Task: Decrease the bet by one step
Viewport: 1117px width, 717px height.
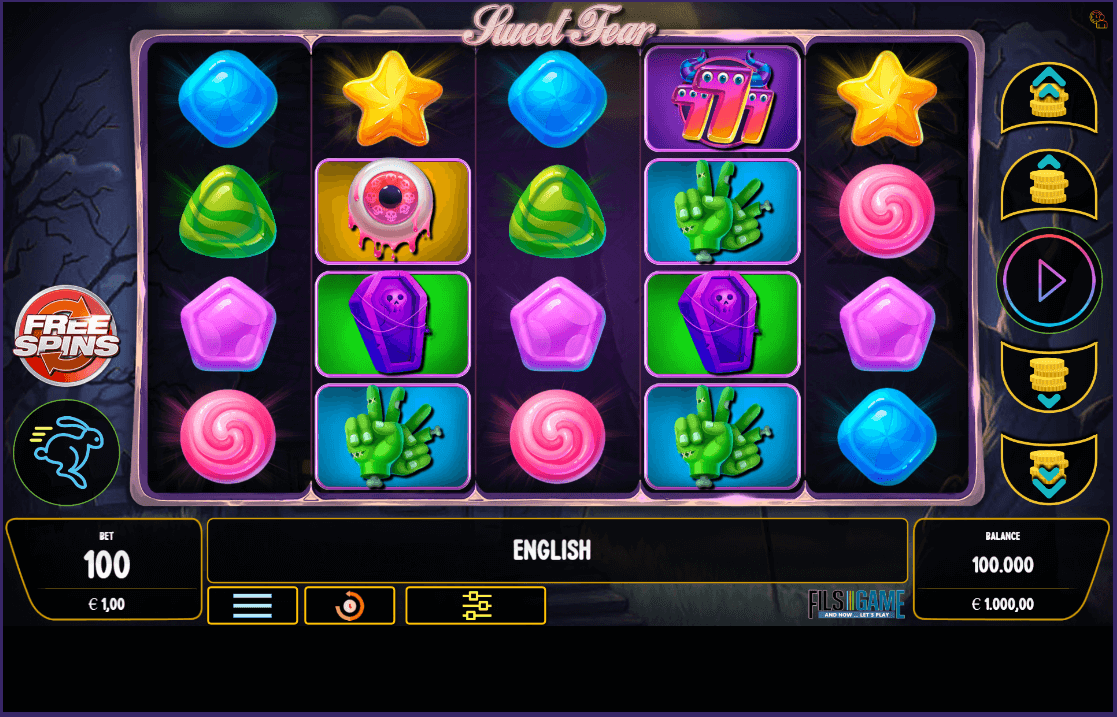Action: pyautogui.click(x=1049, y=378)
